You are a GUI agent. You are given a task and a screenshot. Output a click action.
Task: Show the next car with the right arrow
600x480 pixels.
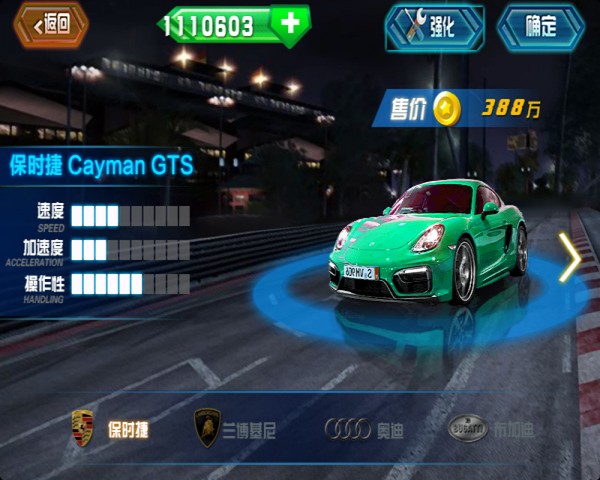570,258
